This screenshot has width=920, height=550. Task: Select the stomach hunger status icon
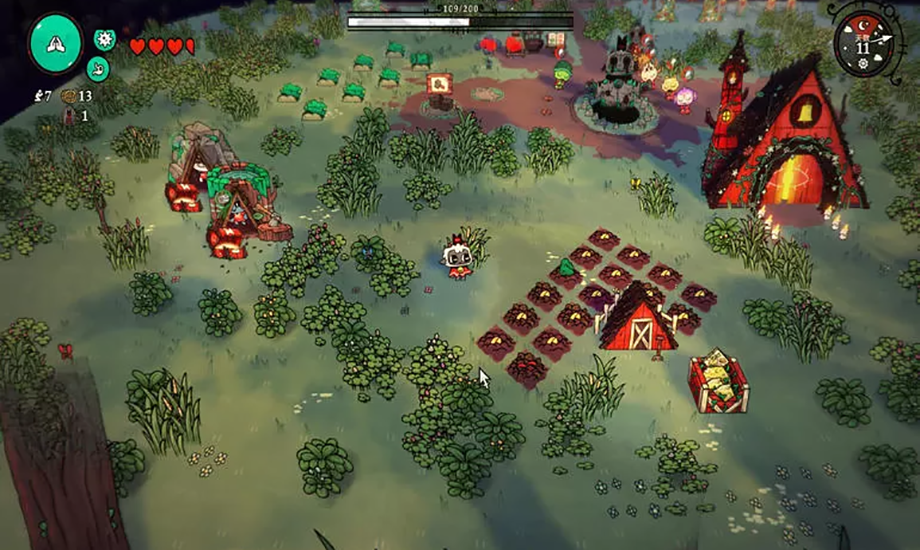tap(98, 68)
